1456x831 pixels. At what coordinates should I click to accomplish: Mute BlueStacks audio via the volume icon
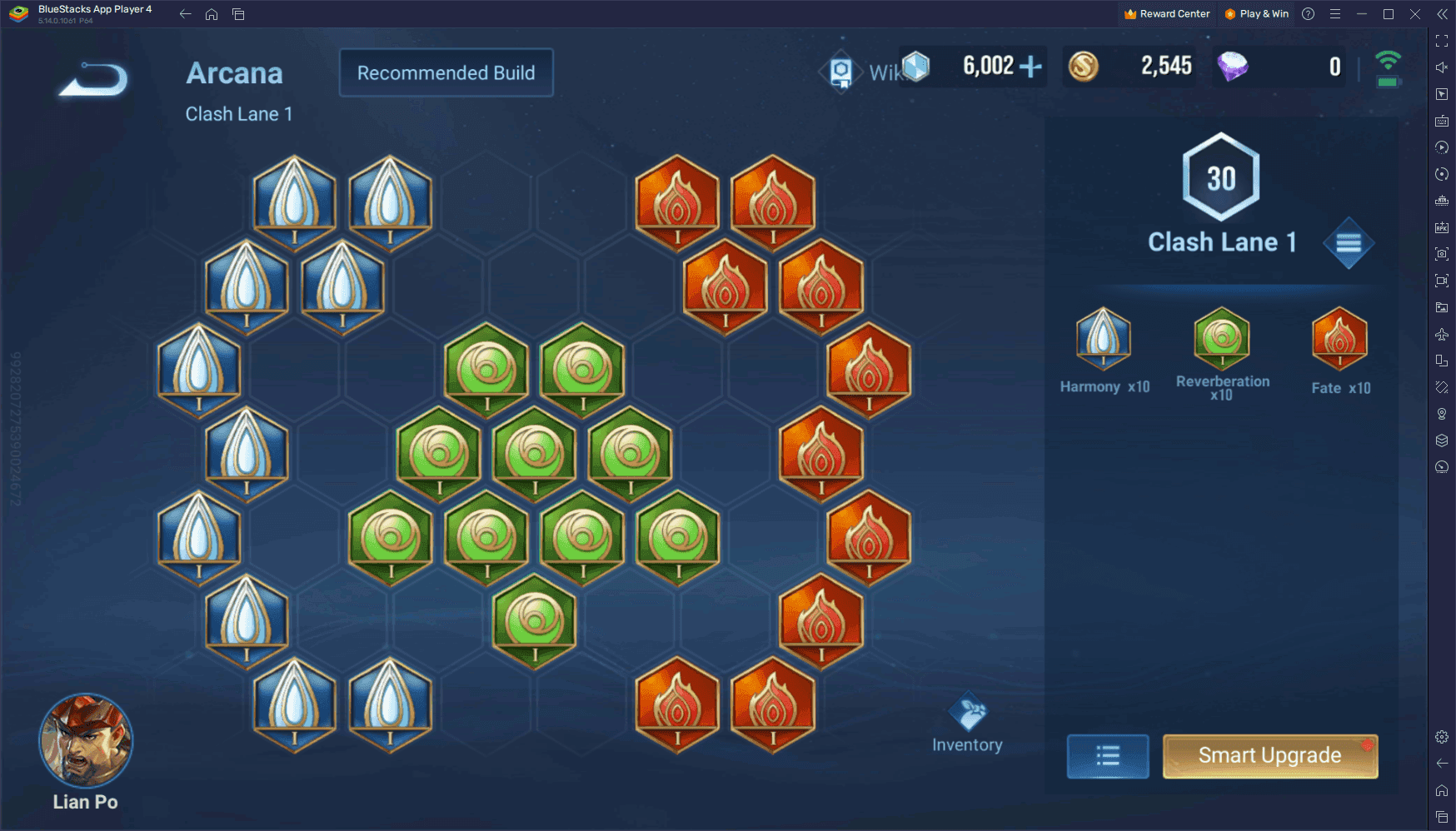(x=1441, y=67)
